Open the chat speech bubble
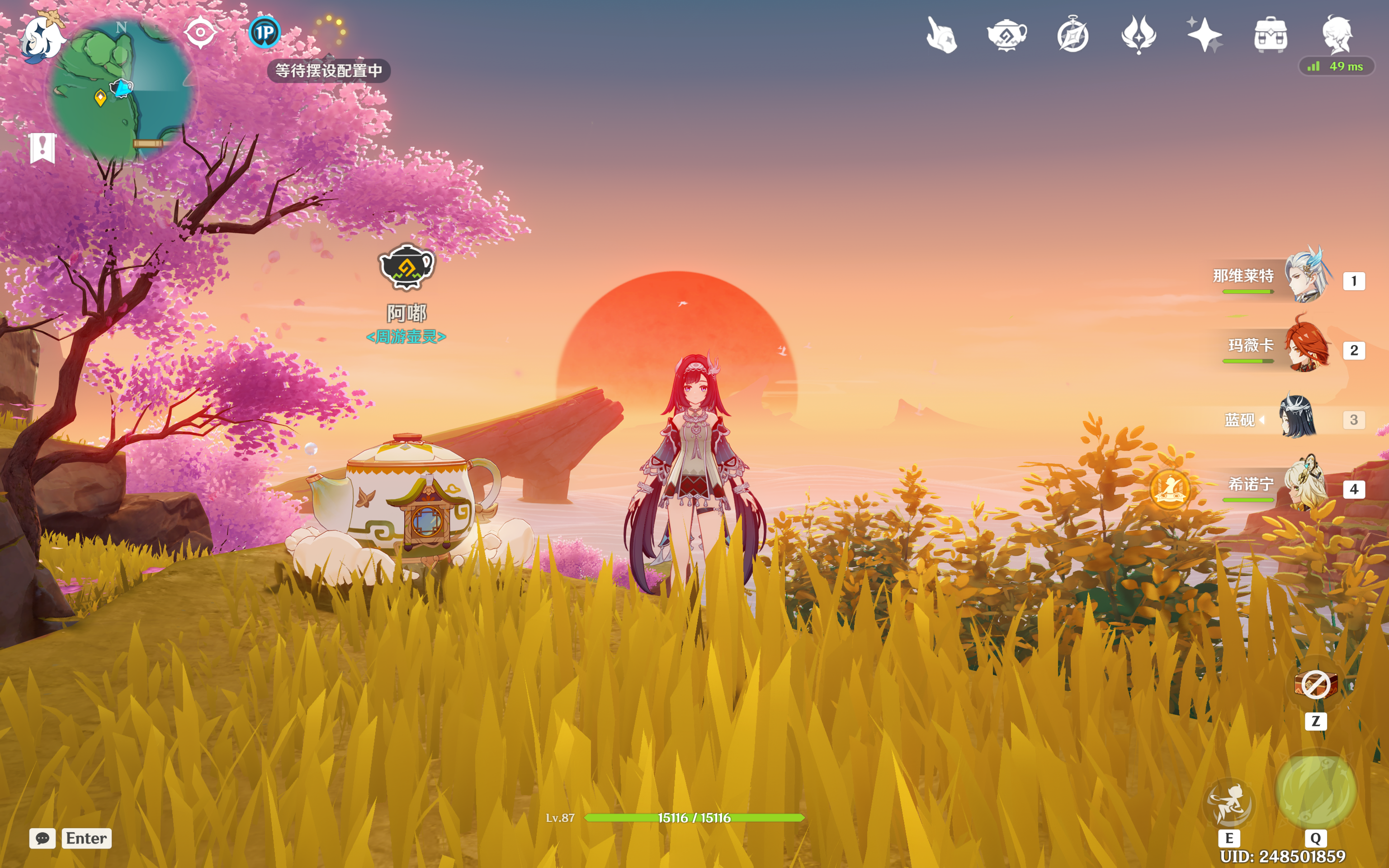Viewport: 1389px width, 868px height. coord(43,838)
